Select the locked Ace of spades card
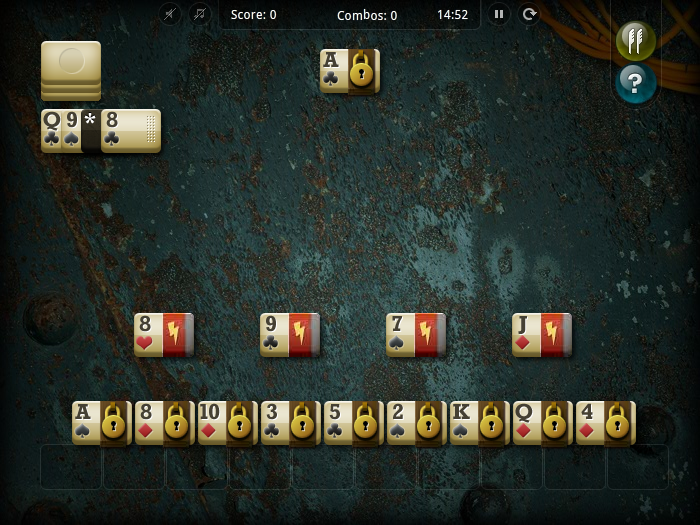 point(102,423)
